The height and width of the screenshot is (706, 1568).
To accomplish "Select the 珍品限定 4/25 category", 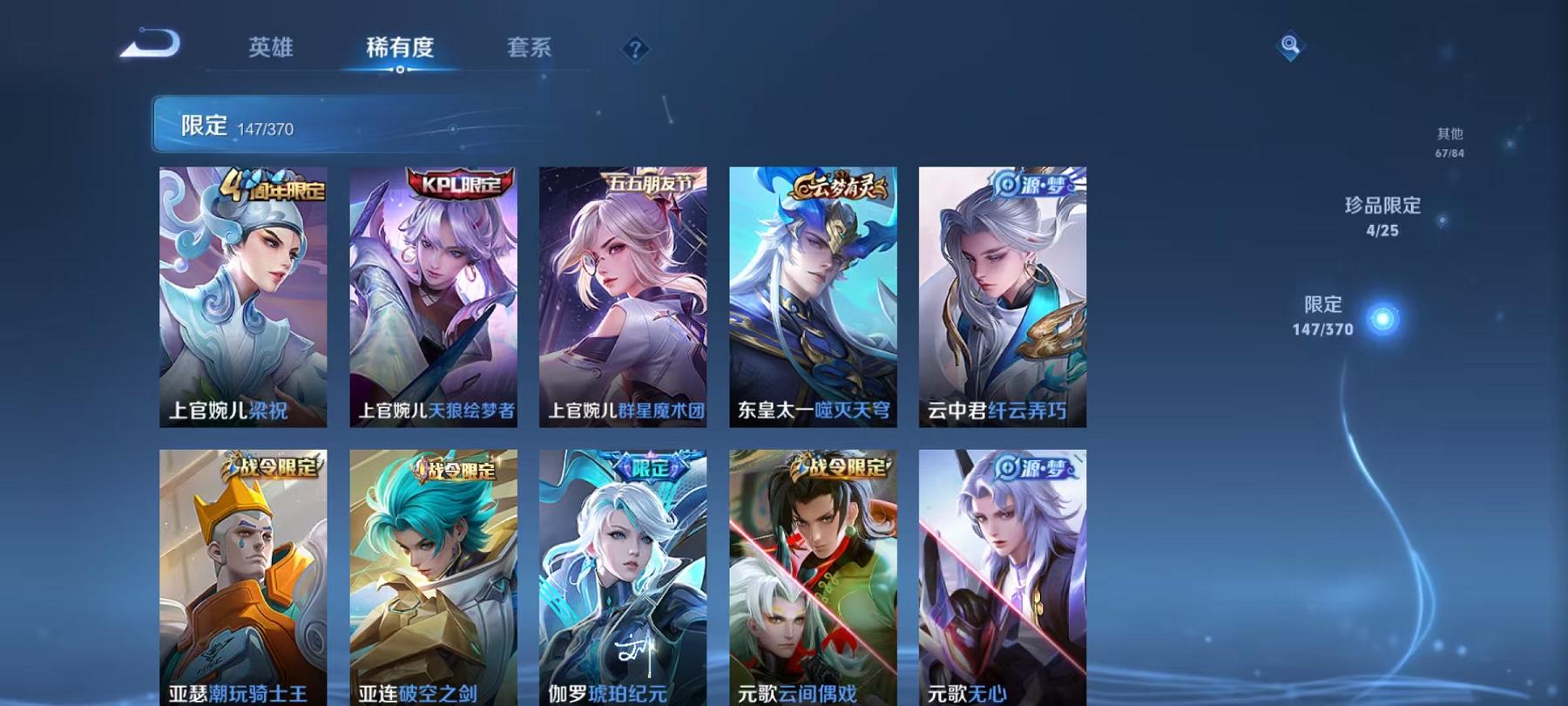I will pyautogui.click(x=1384, y=216).
